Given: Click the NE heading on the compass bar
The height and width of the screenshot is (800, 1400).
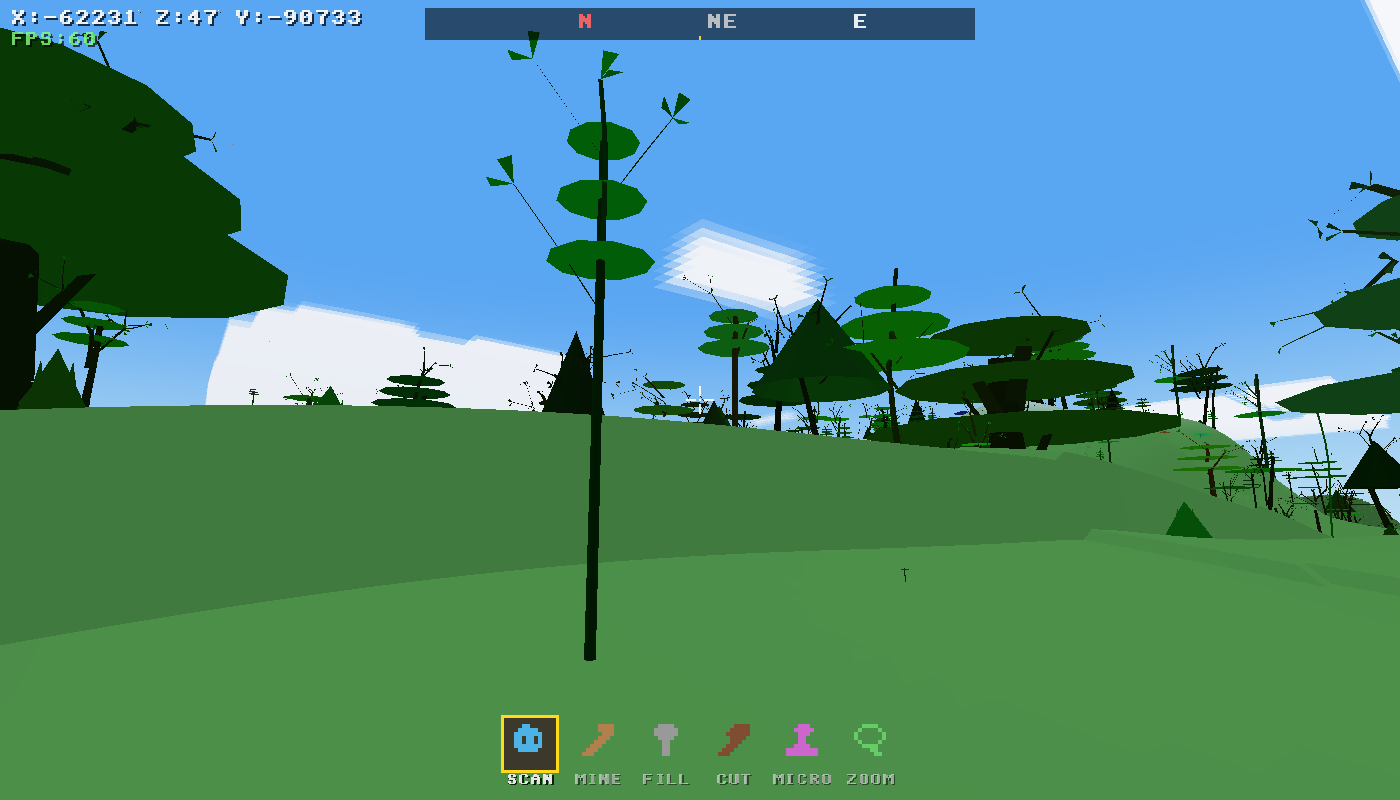Looking at the screenshot, I should (722, 21).
